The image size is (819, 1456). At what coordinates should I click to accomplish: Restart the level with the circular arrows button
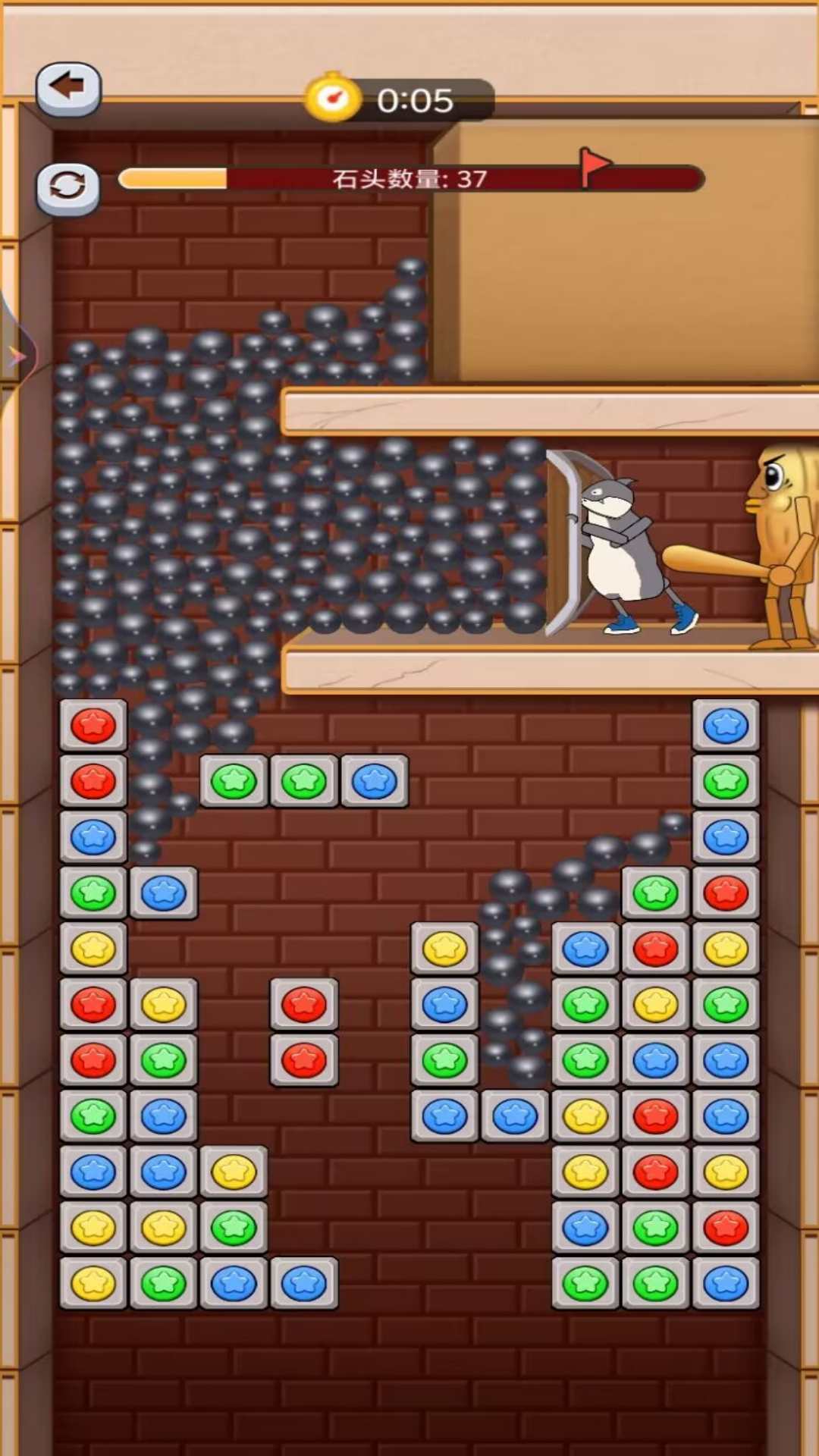click(68, 187)
